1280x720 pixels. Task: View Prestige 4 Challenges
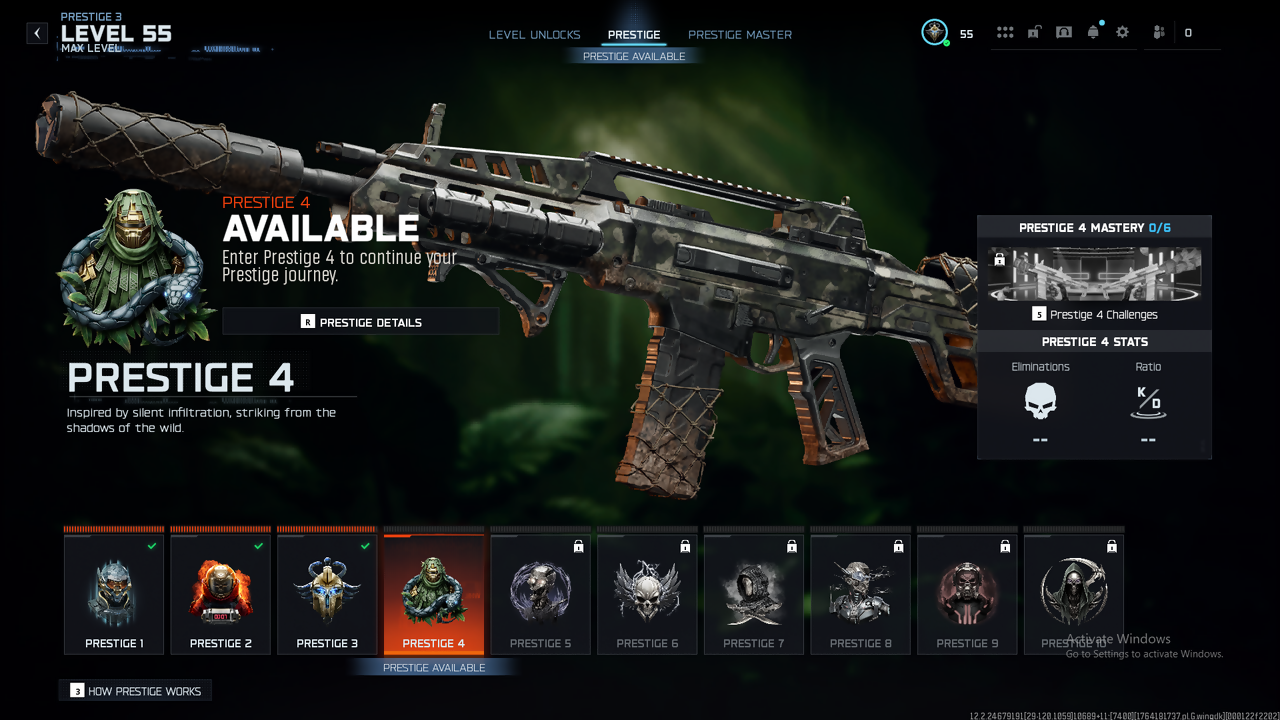1094,314
